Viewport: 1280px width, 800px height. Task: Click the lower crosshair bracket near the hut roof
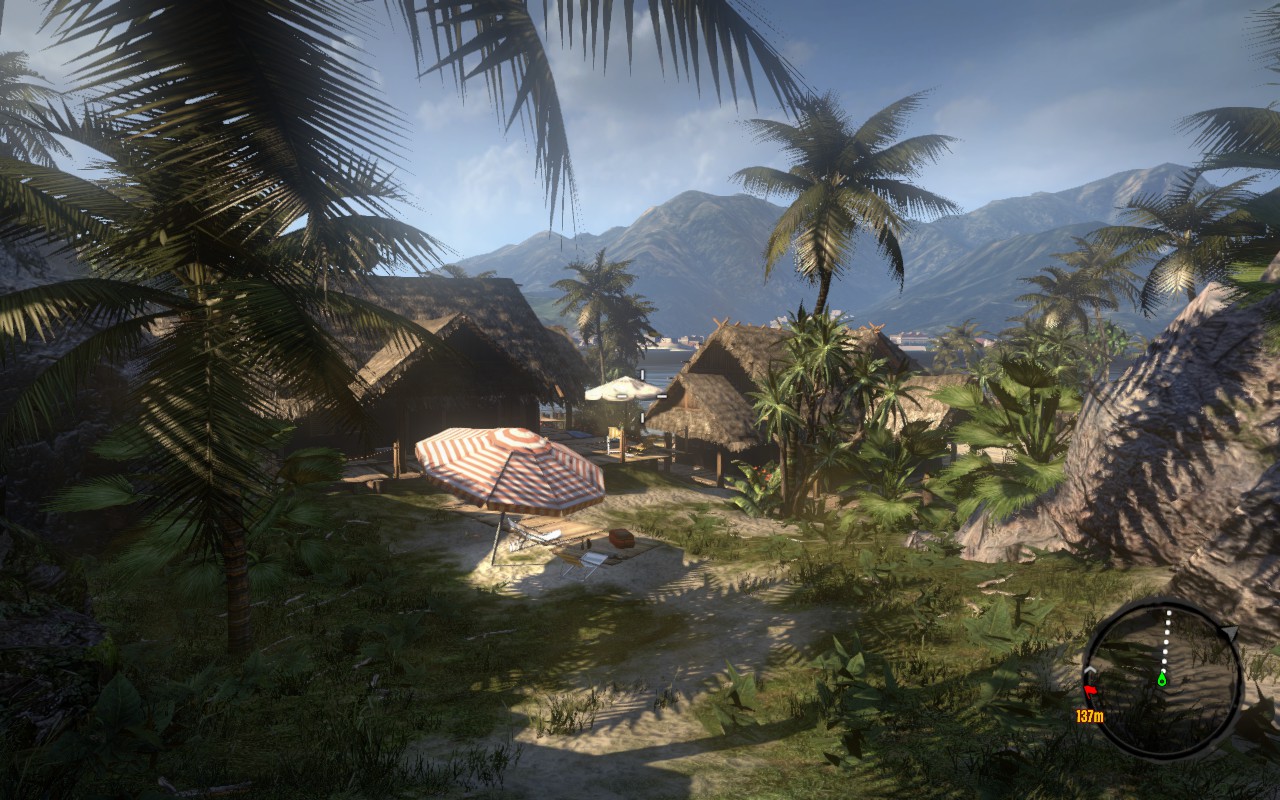point(642,417)
